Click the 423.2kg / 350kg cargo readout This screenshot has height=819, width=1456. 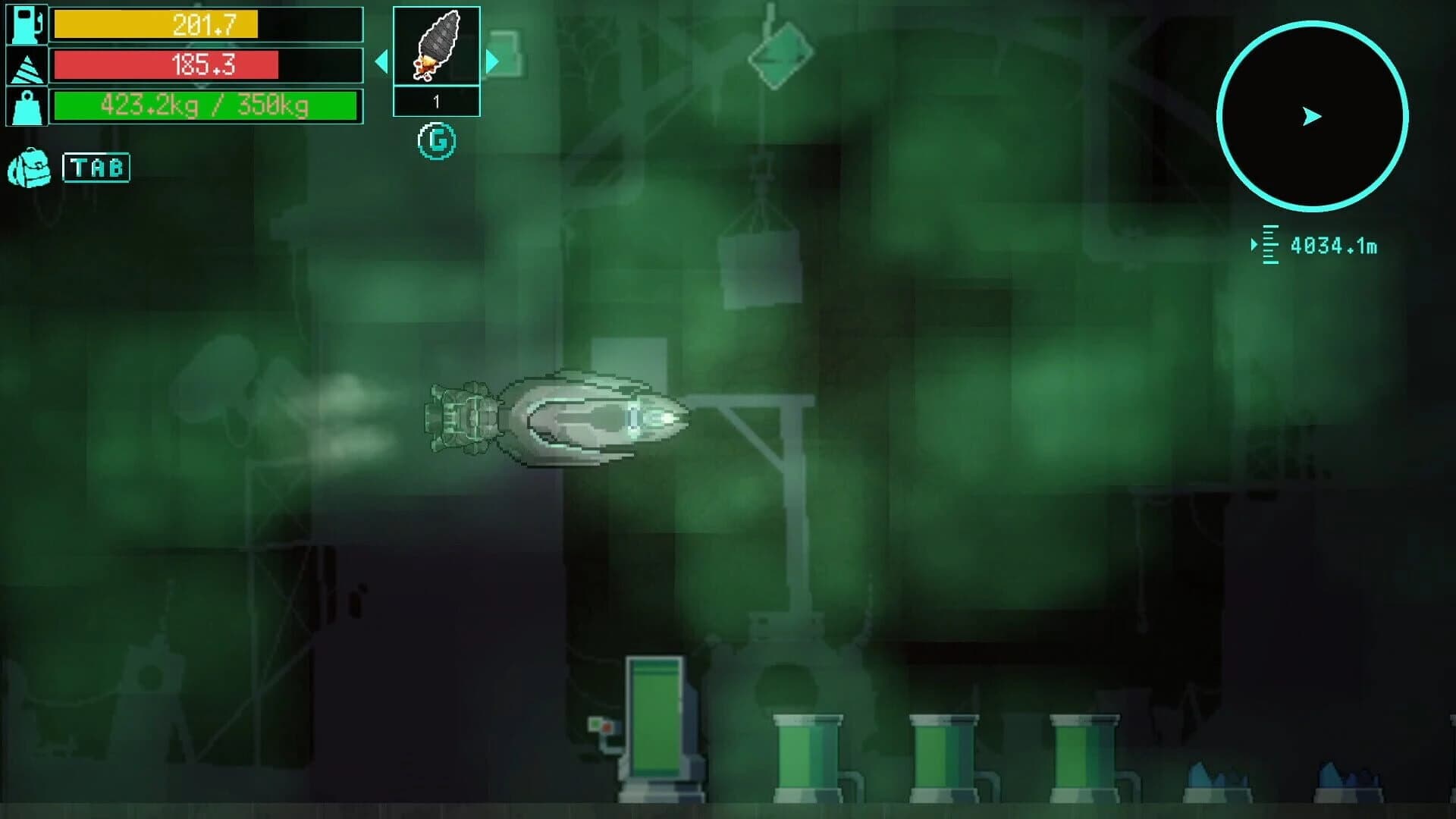[x=205, y=106]
